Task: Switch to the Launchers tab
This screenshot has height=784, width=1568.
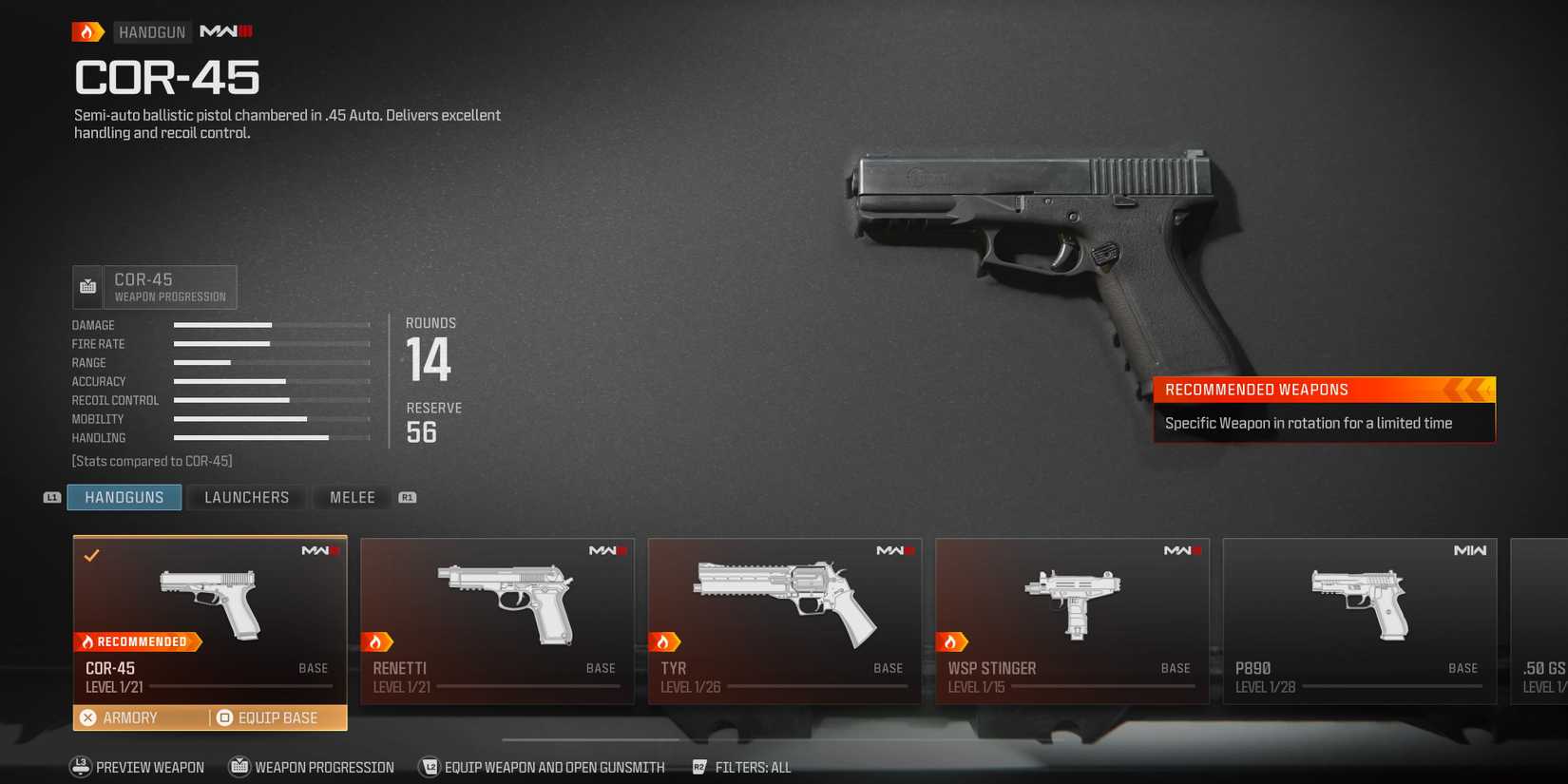Action: click(x=246, y=497)
